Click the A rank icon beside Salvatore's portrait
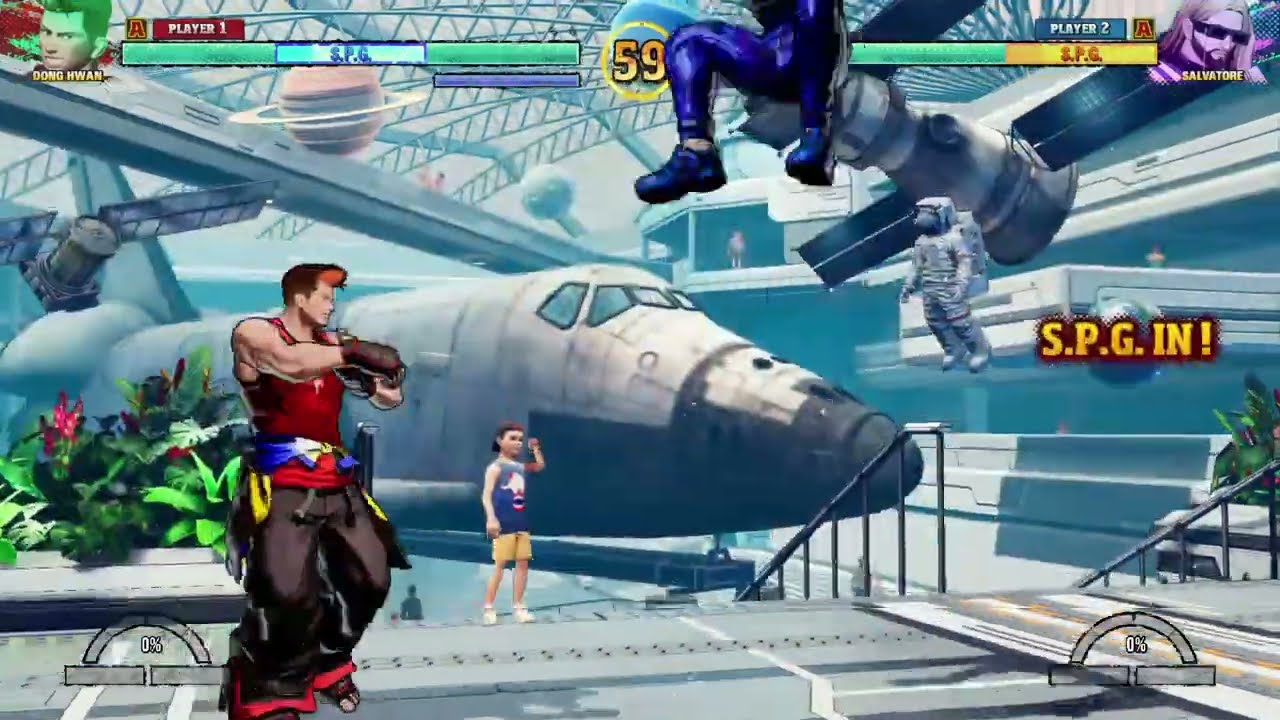The width and height of the screenshot is (1280, 720). 1143,30
